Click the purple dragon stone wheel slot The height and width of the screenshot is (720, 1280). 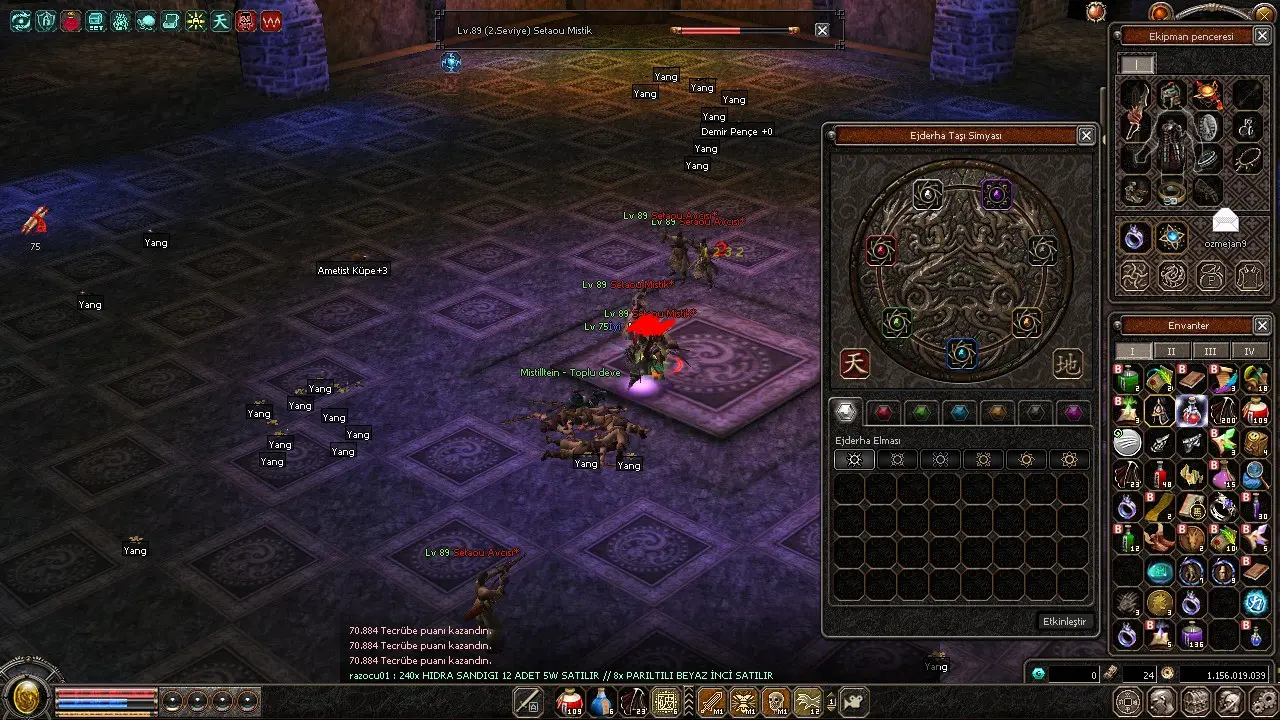996,193
